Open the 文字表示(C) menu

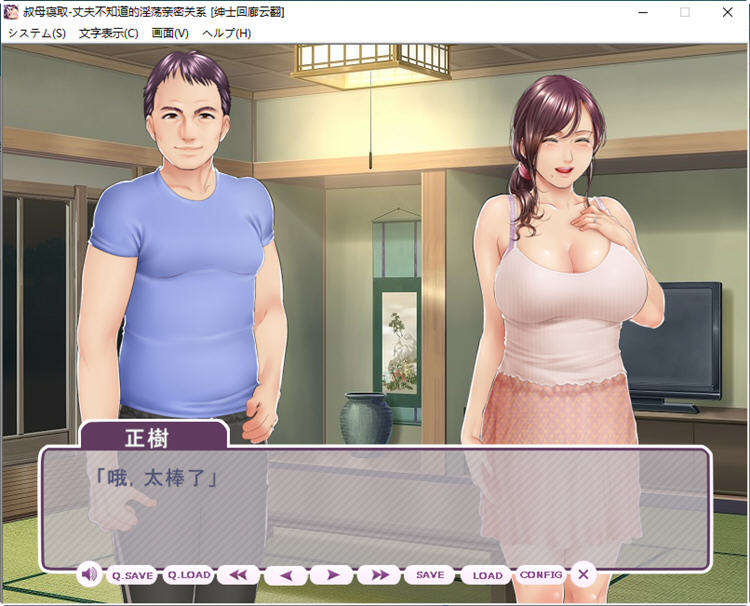coord(108,33)
